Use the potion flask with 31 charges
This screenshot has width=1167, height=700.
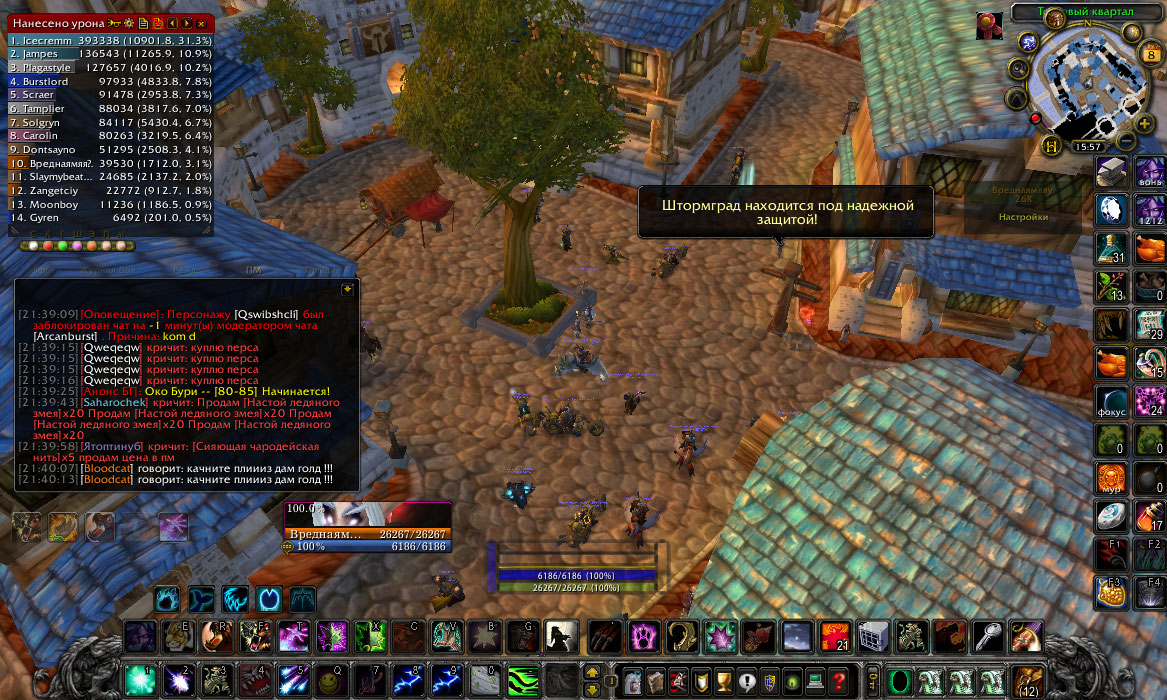1111,246
